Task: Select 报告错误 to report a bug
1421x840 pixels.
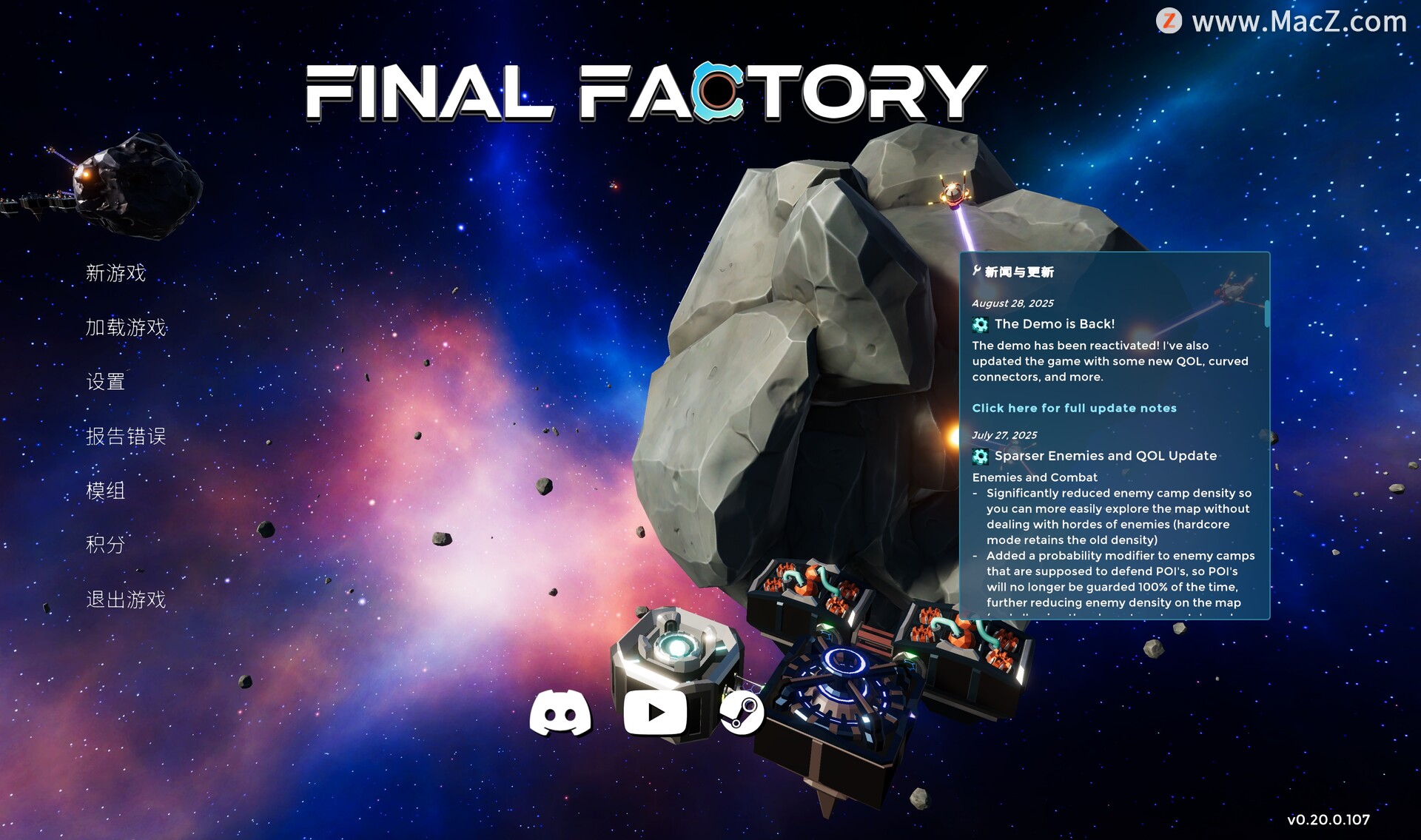Action: [126, 437]
